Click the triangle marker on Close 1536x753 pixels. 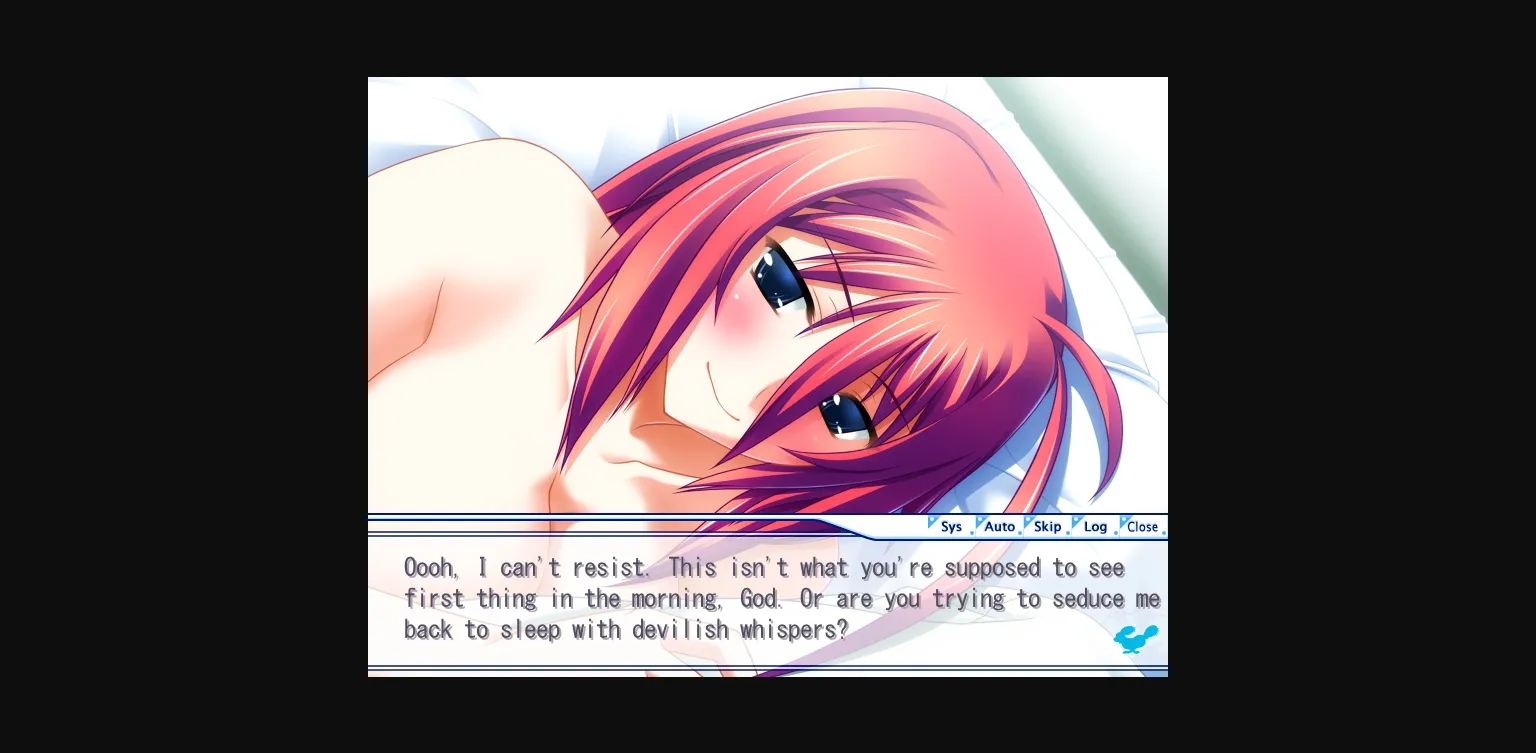tap(1122, 522)
